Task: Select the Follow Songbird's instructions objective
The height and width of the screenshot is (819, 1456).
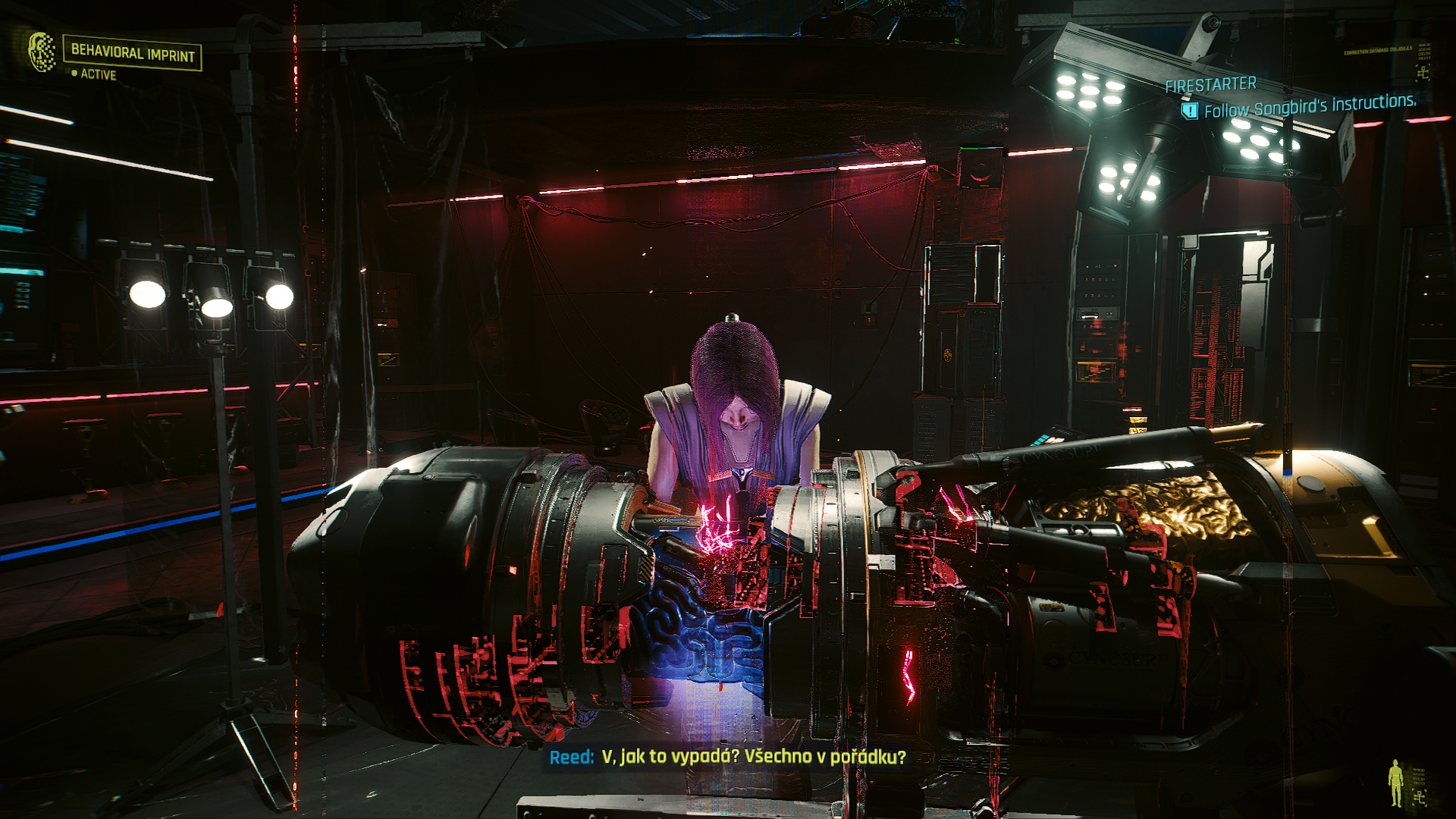Action: (x=1309, y=105)
